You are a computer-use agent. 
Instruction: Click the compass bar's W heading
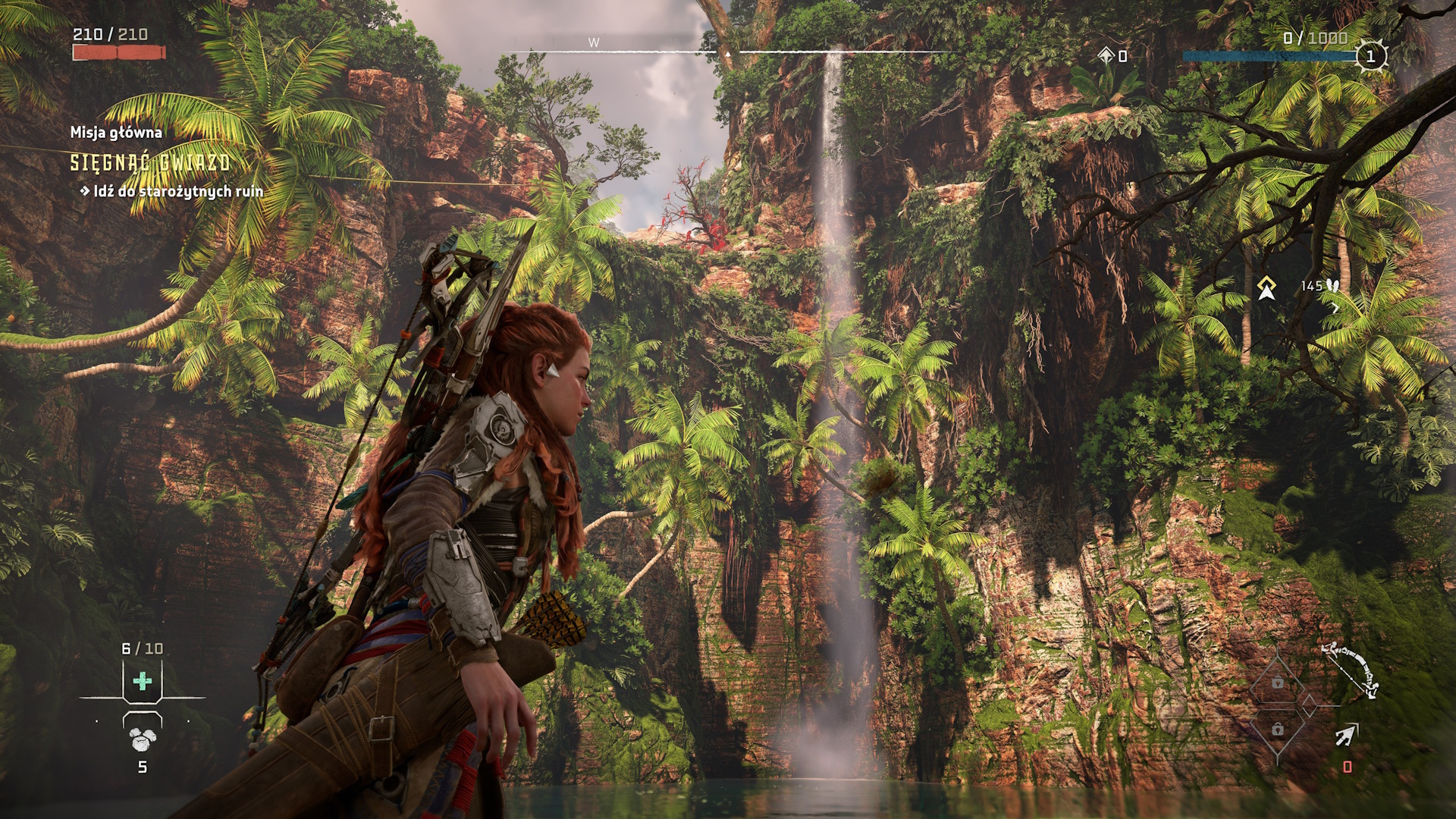pos(594,43)
